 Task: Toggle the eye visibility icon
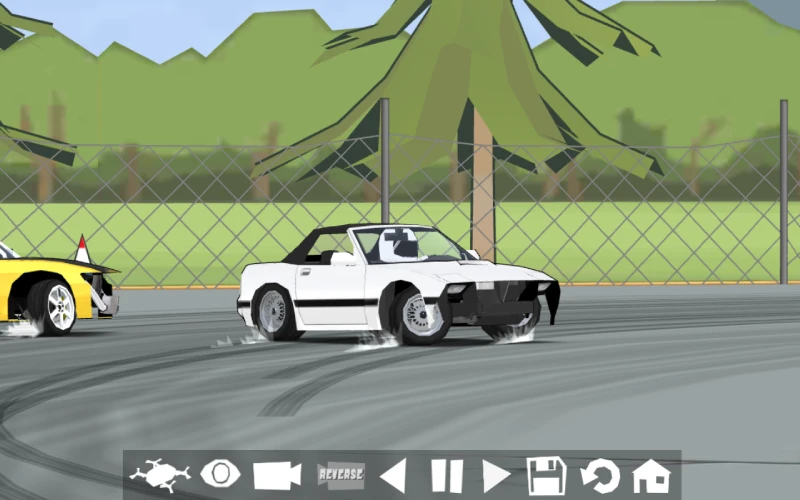point(220,475)
